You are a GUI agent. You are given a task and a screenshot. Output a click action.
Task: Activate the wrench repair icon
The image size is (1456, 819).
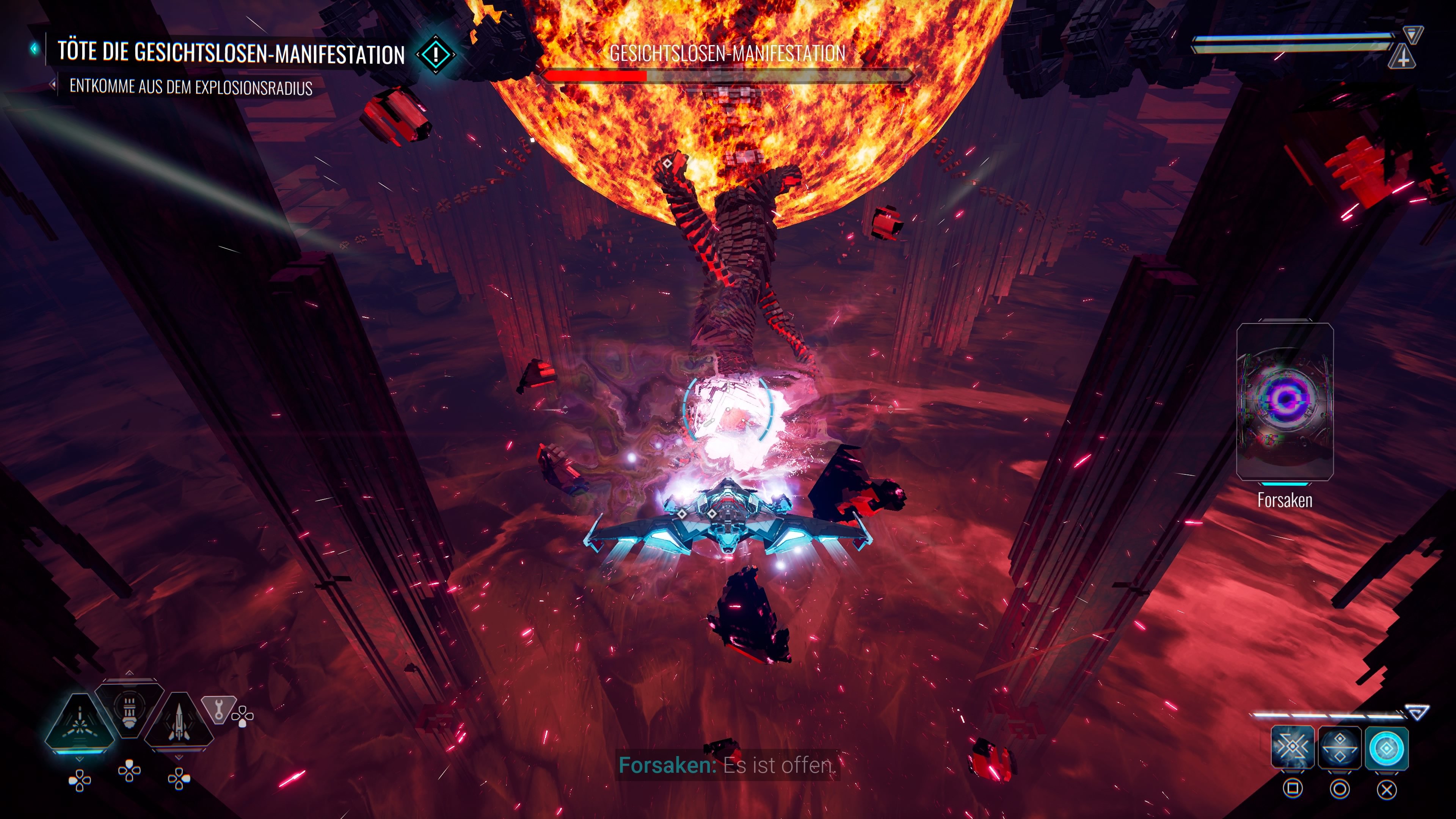pyautogui.click(x=218, y=708)
